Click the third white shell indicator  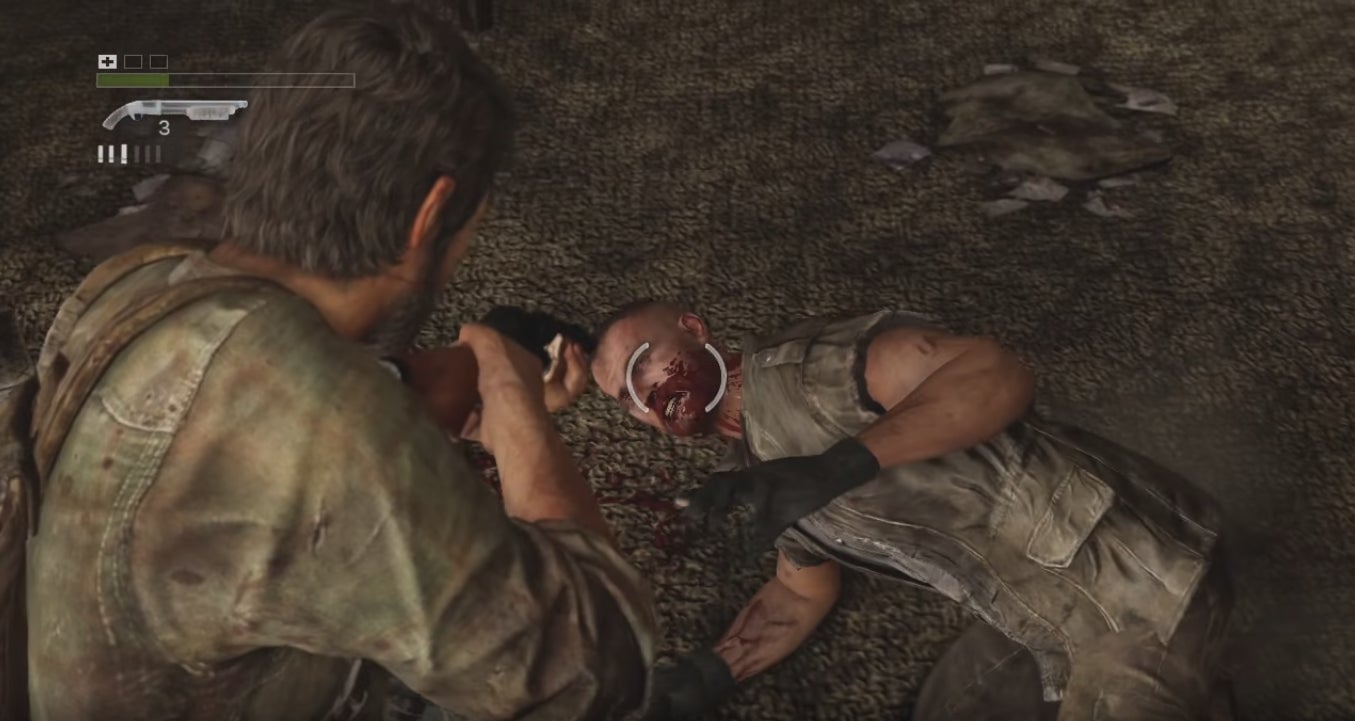point(124,153)
